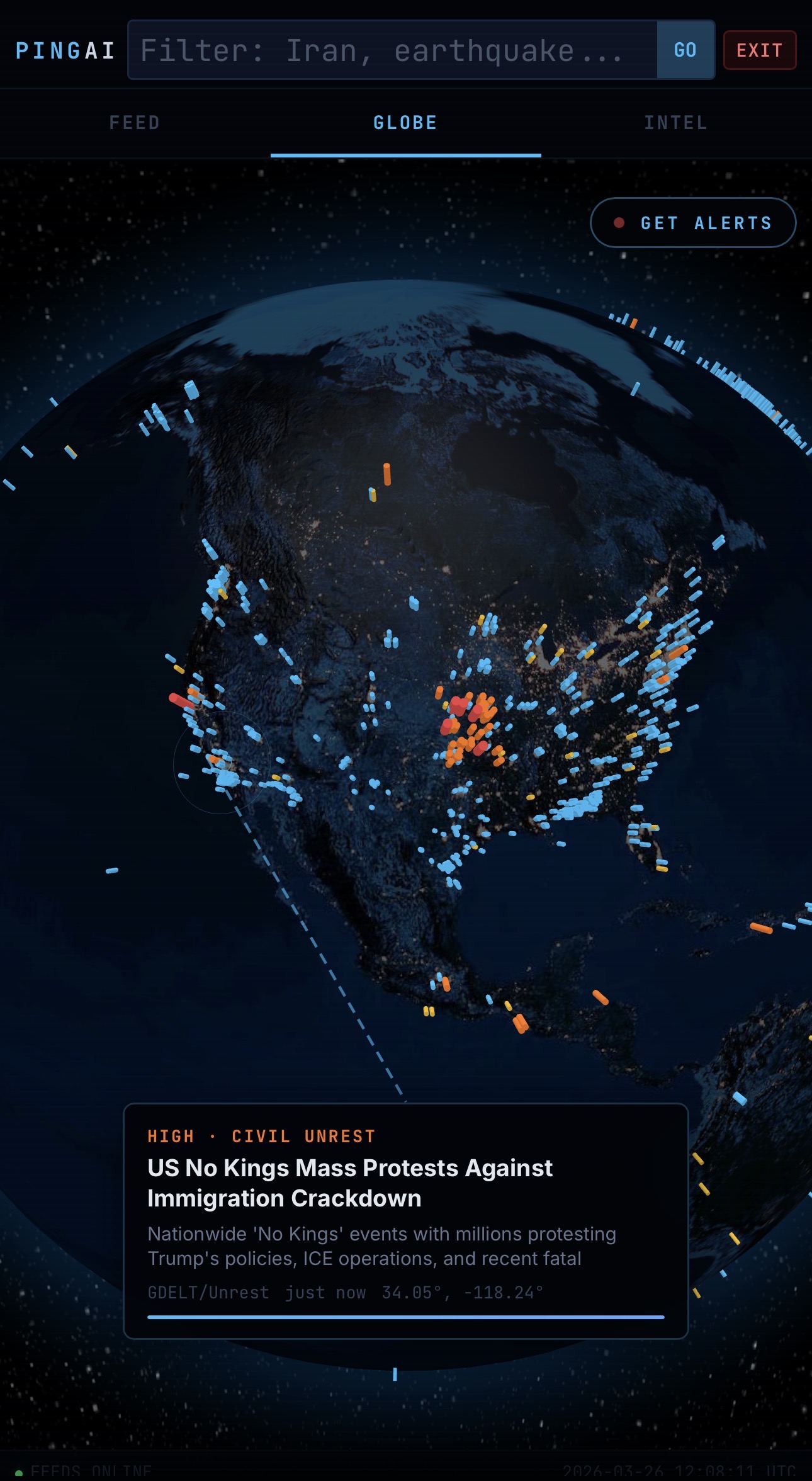
Task: Click the progress bar on the event card
Action: pyautogui.click(x=406, y=1315)
